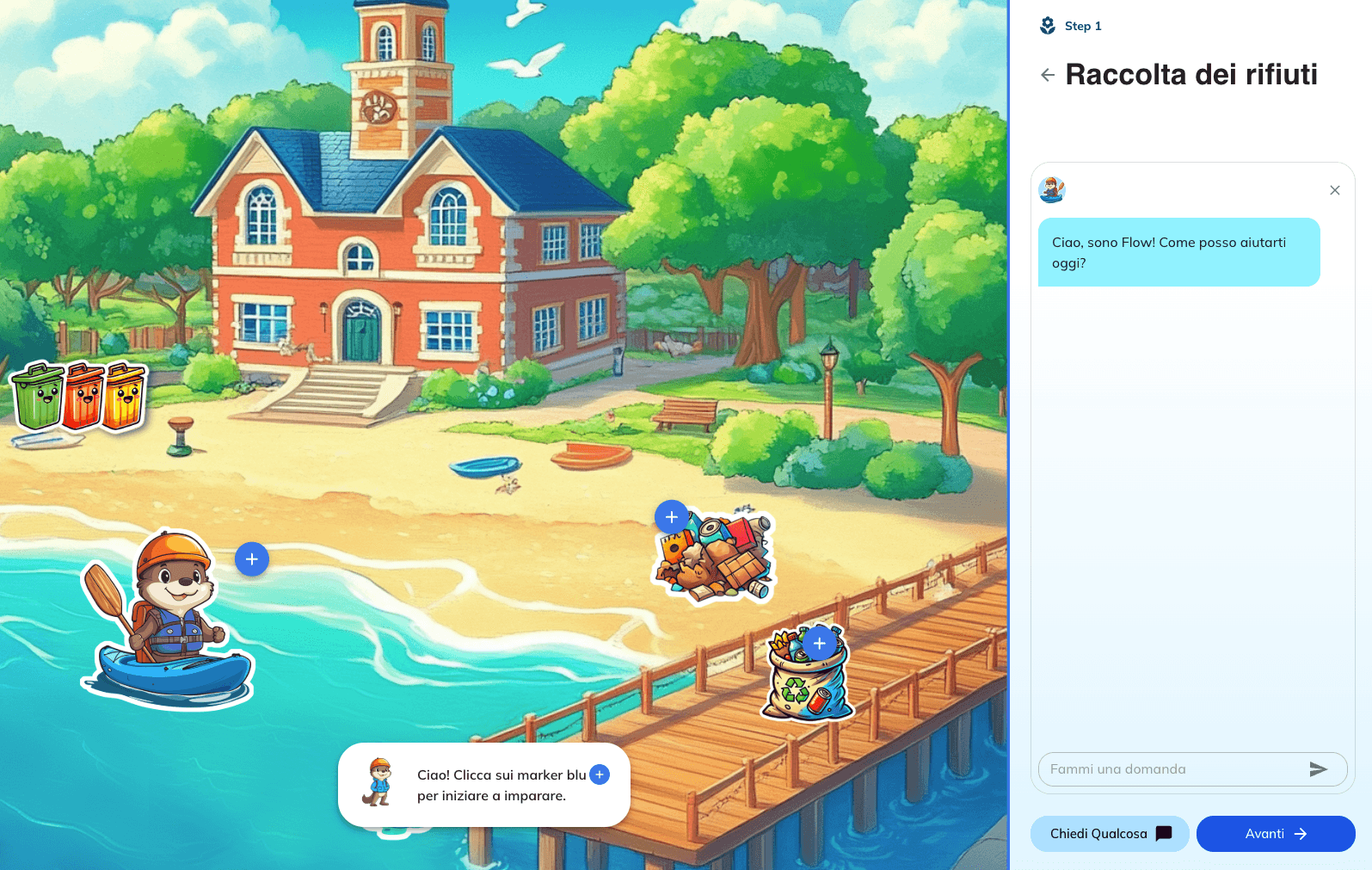
Task: Click the plus icon inside the tutorial tooltip
Action: click(599, 774)
